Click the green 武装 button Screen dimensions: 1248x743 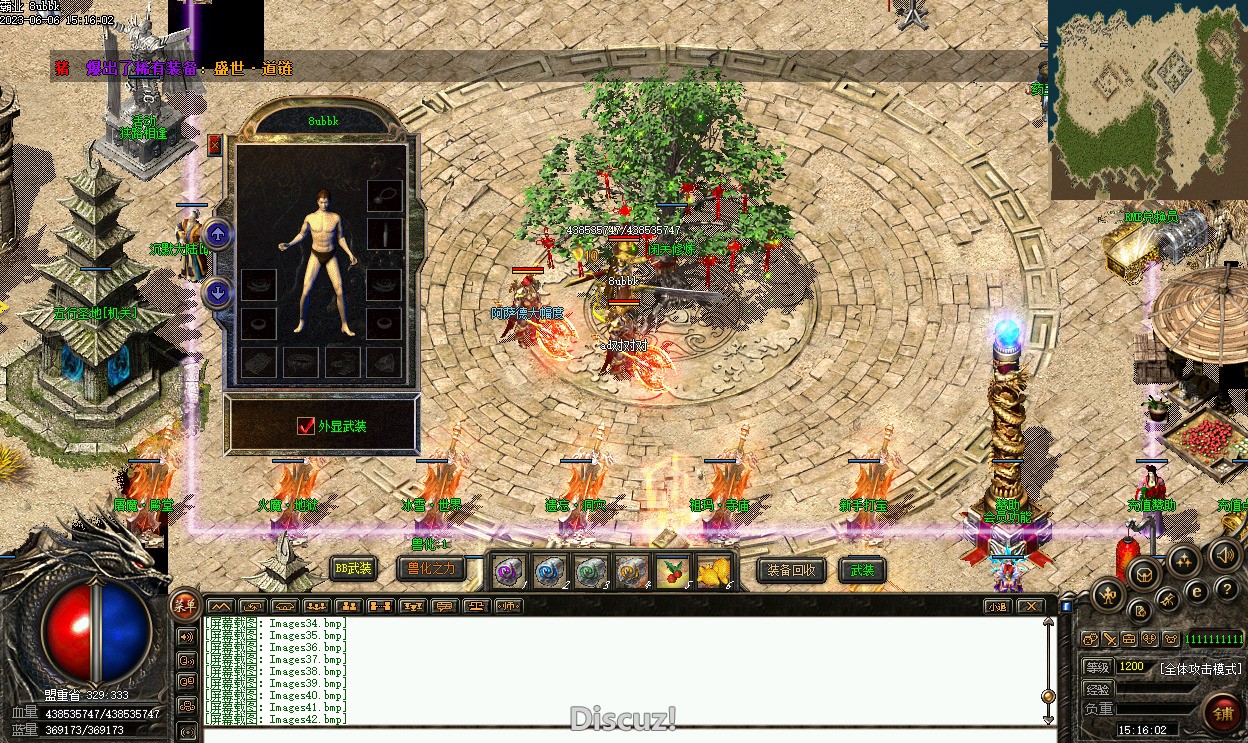[861, 570]
